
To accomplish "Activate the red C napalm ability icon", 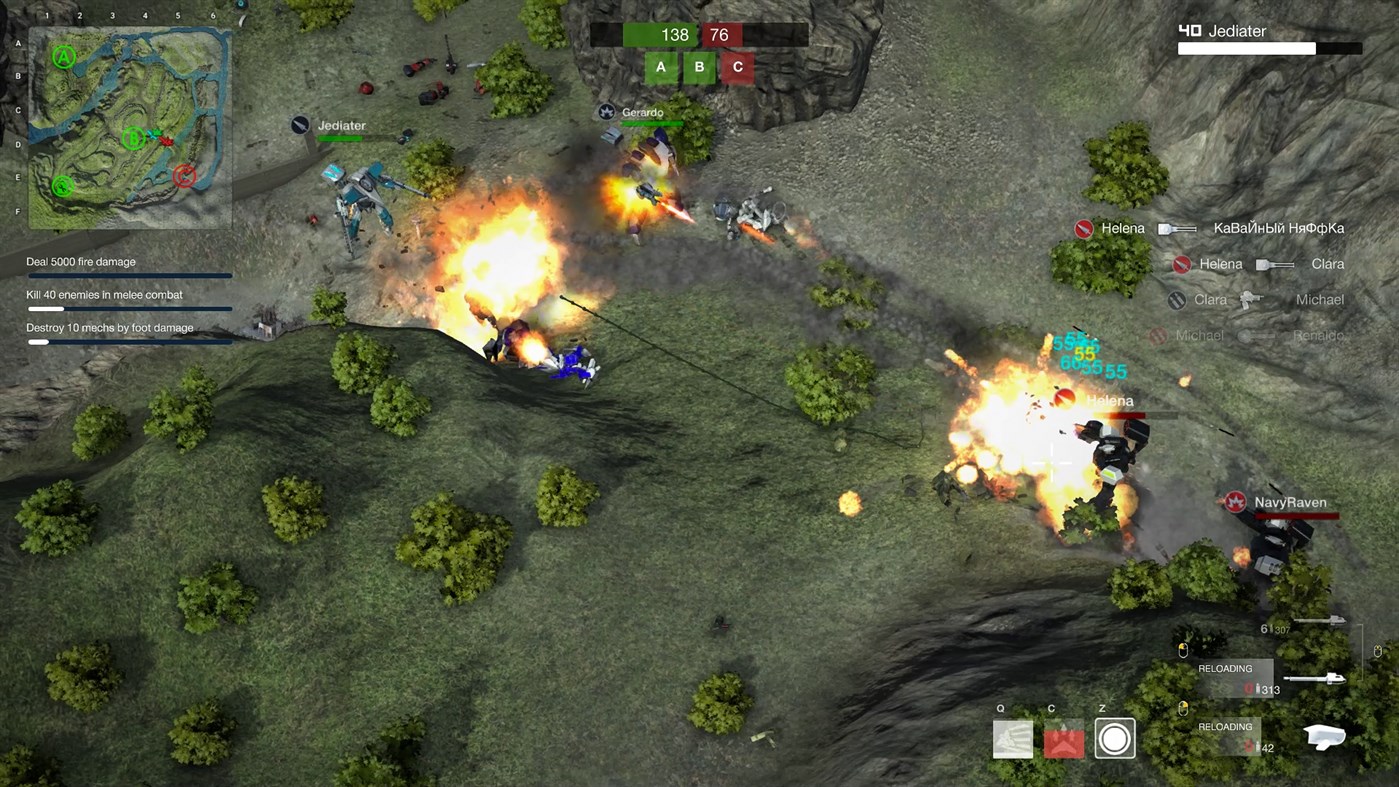I will click(x=1063, y=738).
